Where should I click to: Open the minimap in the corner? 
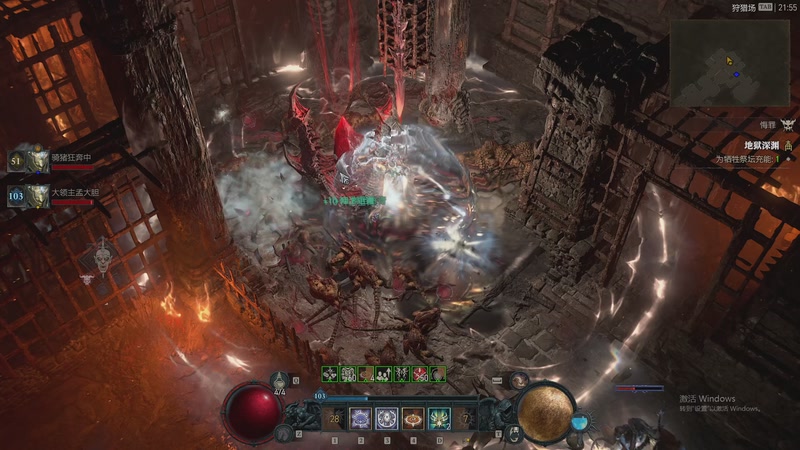point(731,63)
